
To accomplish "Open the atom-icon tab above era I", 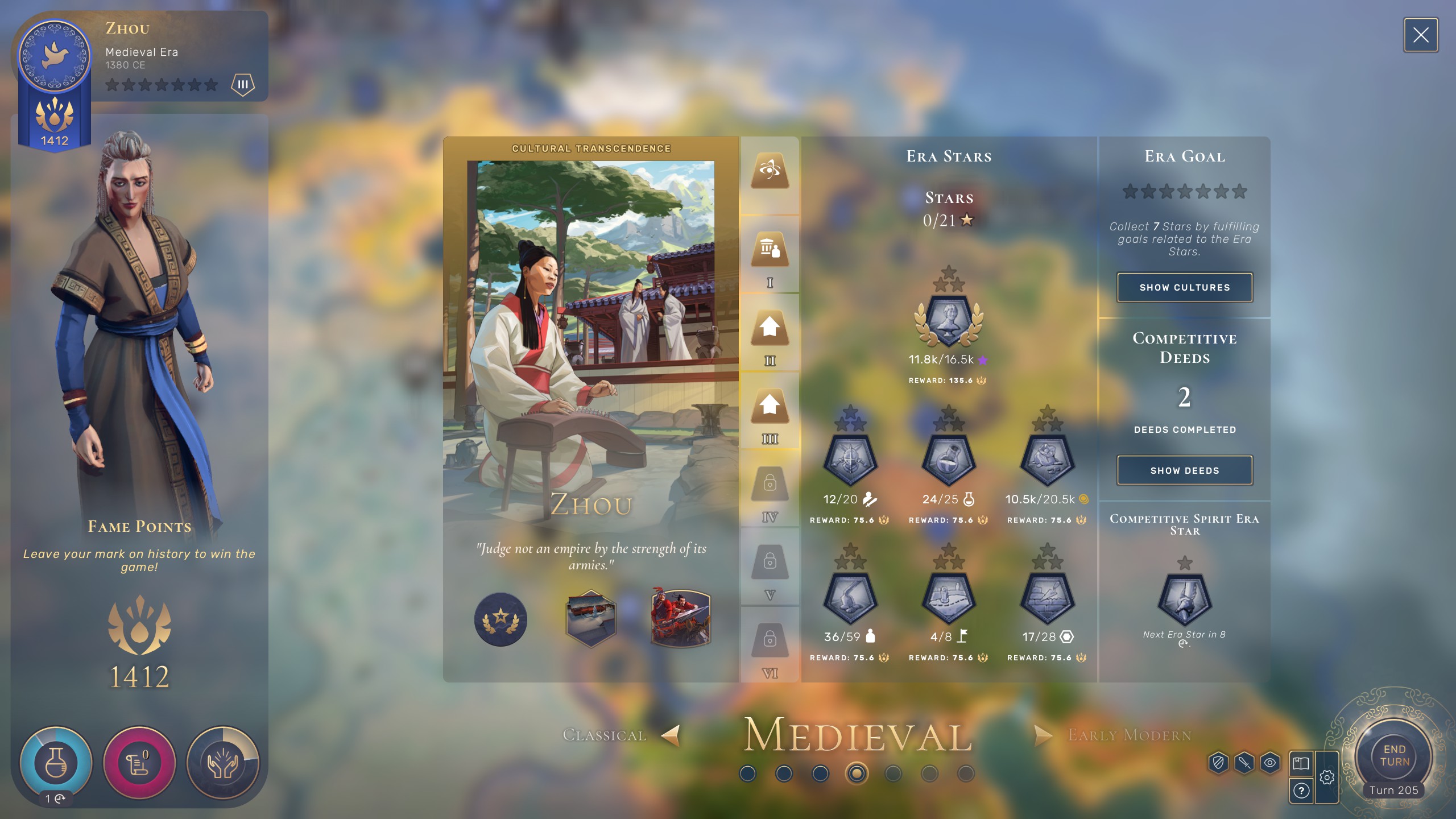I will click(770, 170).
